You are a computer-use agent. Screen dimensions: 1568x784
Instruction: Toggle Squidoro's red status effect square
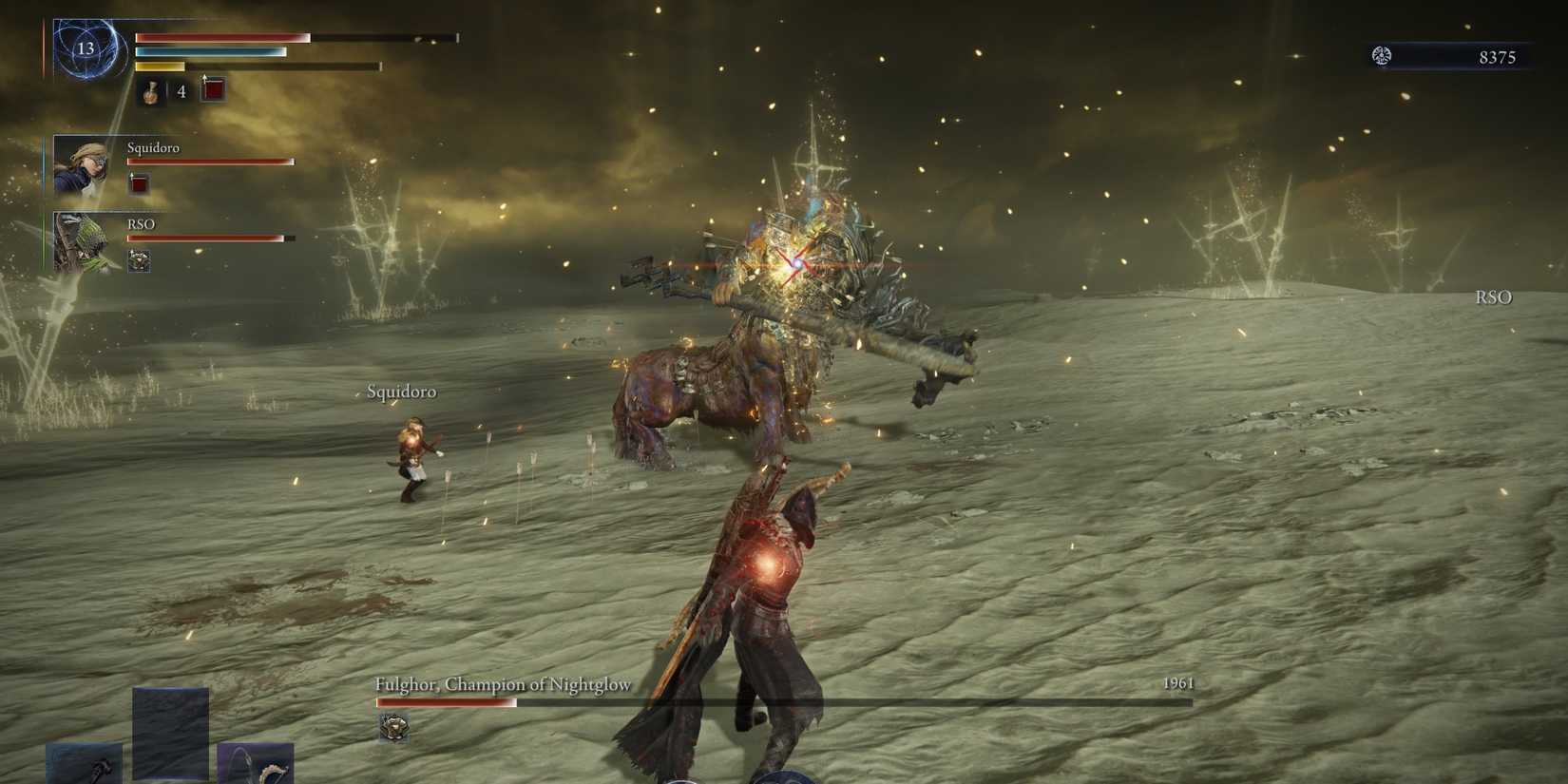138,182
